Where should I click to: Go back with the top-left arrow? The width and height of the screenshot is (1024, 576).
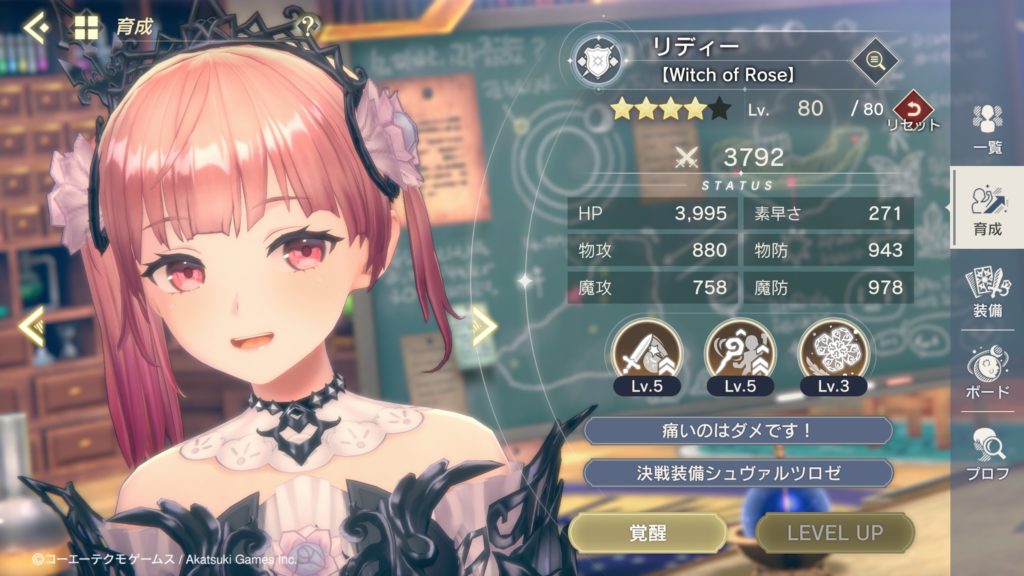36,27
